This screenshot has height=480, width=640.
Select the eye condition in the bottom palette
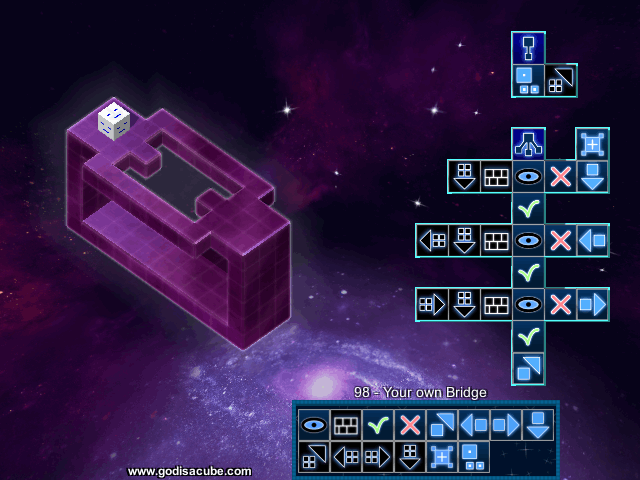[315, 424]
